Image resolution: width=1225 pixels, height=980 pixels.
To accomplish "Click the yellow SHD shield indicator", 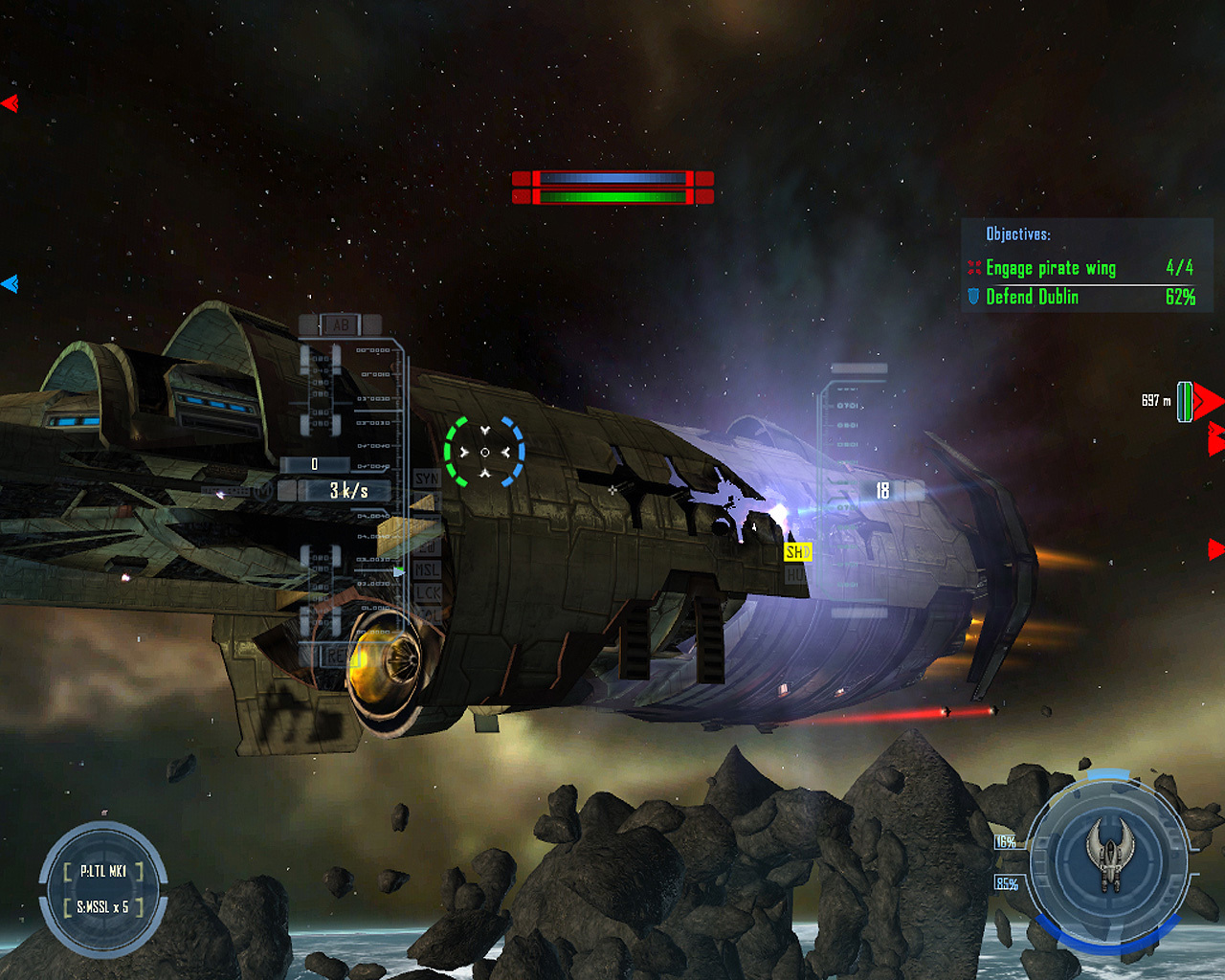I will tap(797, 552).
